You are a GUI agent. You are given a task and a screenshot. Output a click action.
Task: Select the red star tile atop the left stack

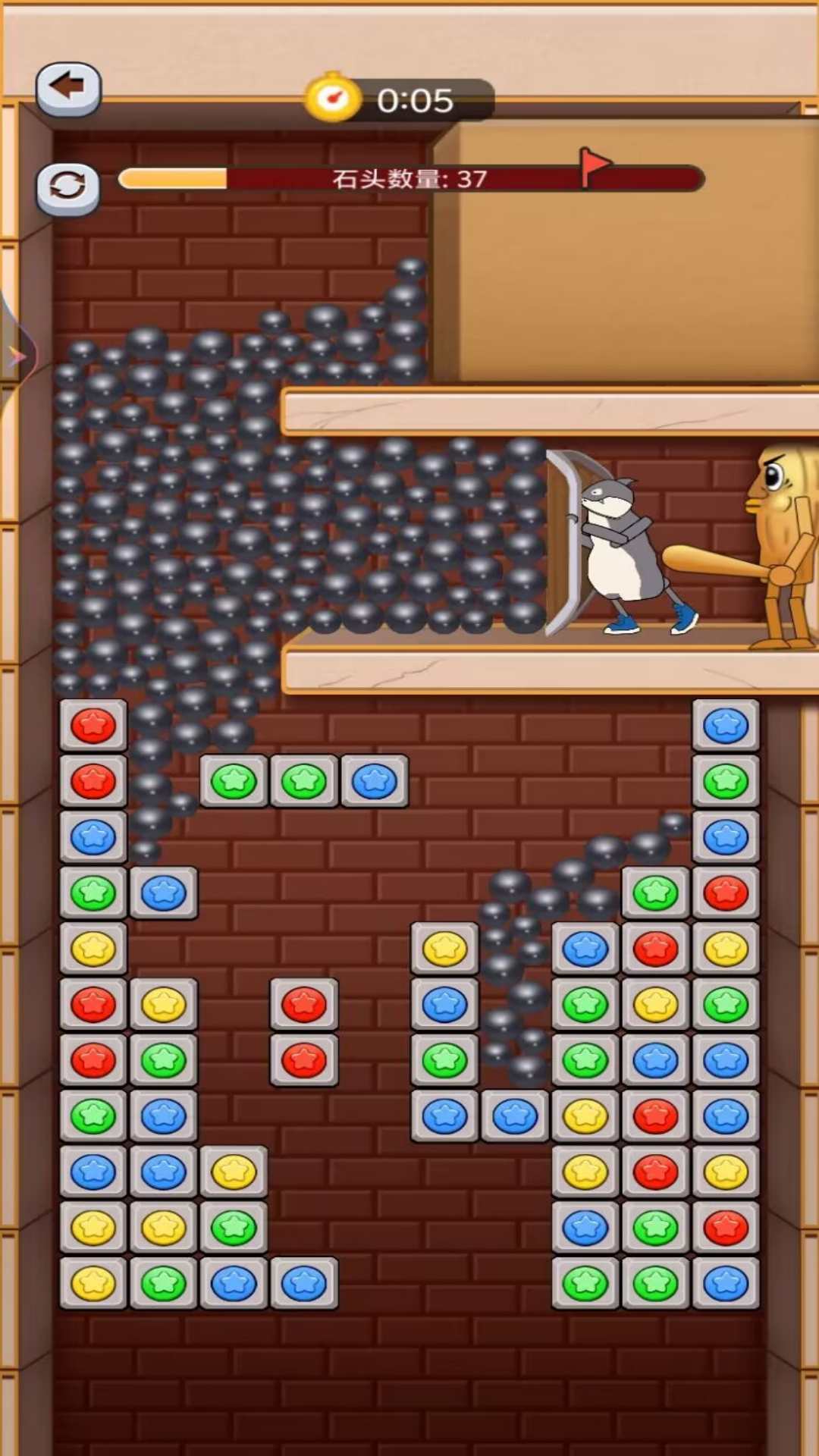(x=93, y=726)
